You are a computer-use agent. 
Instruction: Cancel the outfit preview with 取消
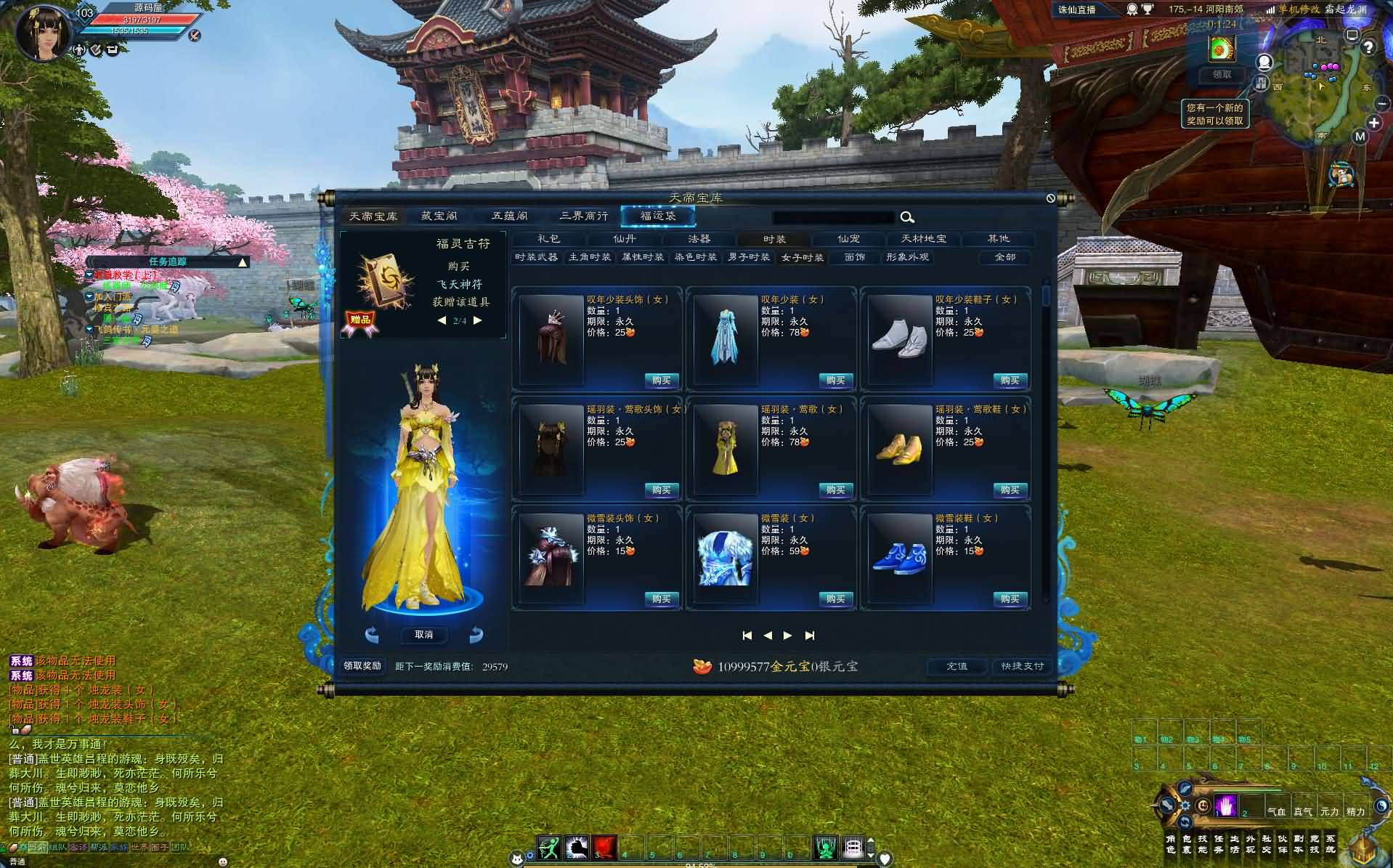(x=424, y=635)
